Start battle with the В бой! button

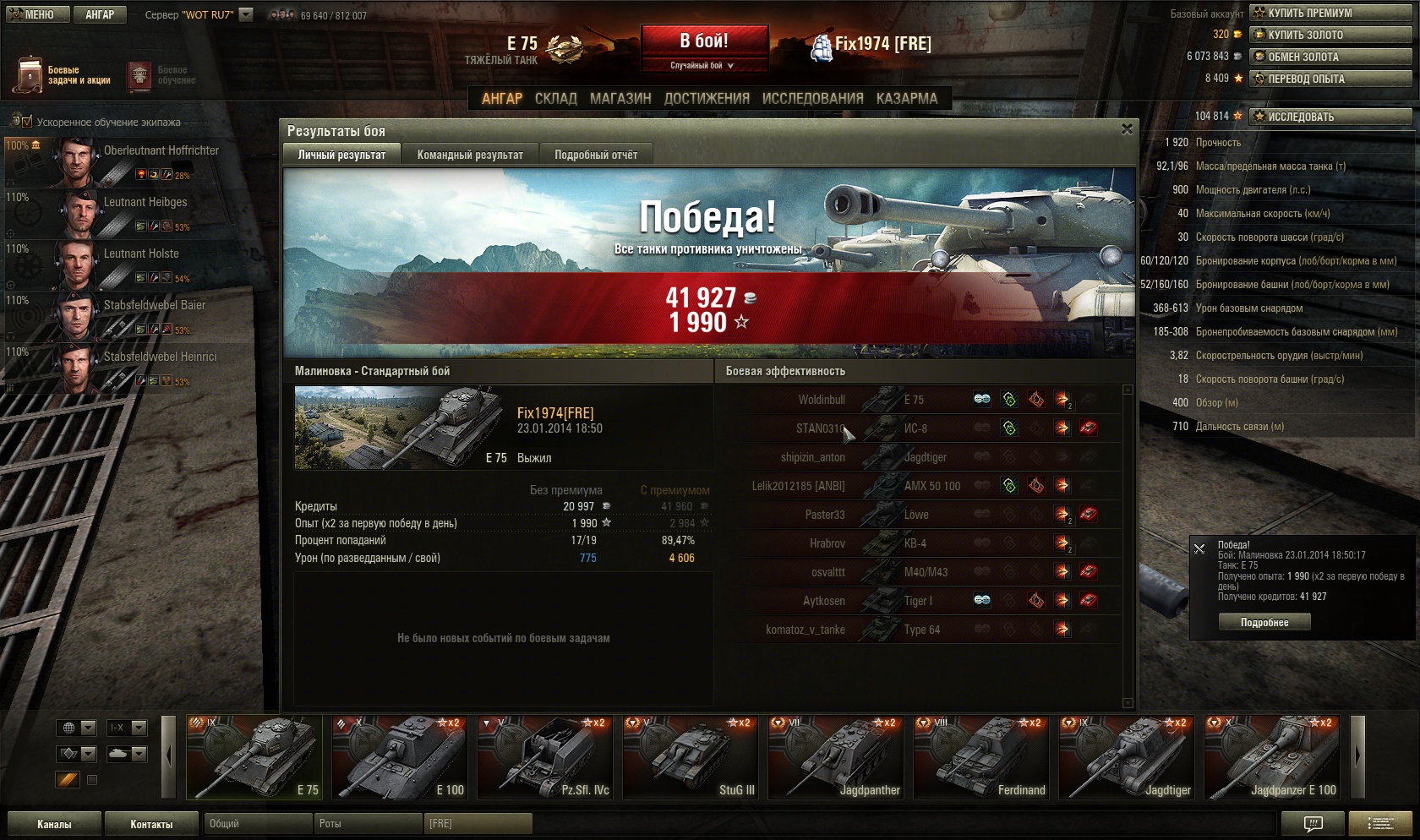pos(704,41)
